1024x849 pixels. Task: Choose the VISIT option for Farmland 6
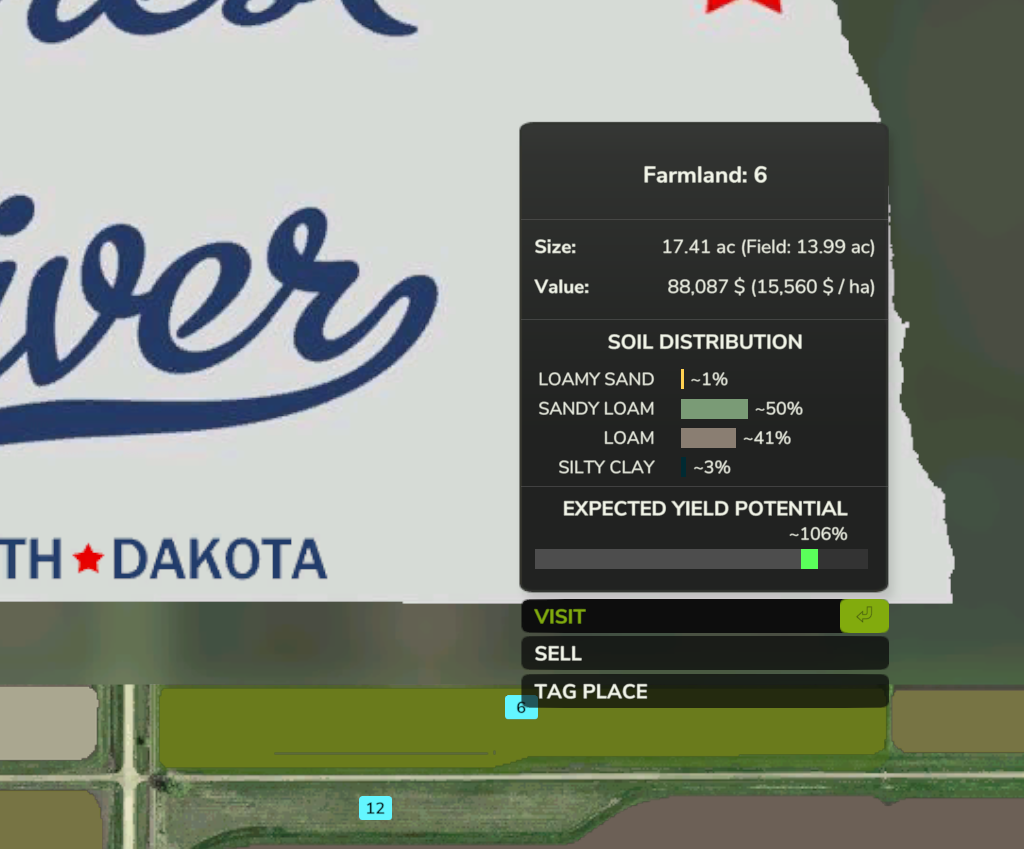tap(680, 616)
